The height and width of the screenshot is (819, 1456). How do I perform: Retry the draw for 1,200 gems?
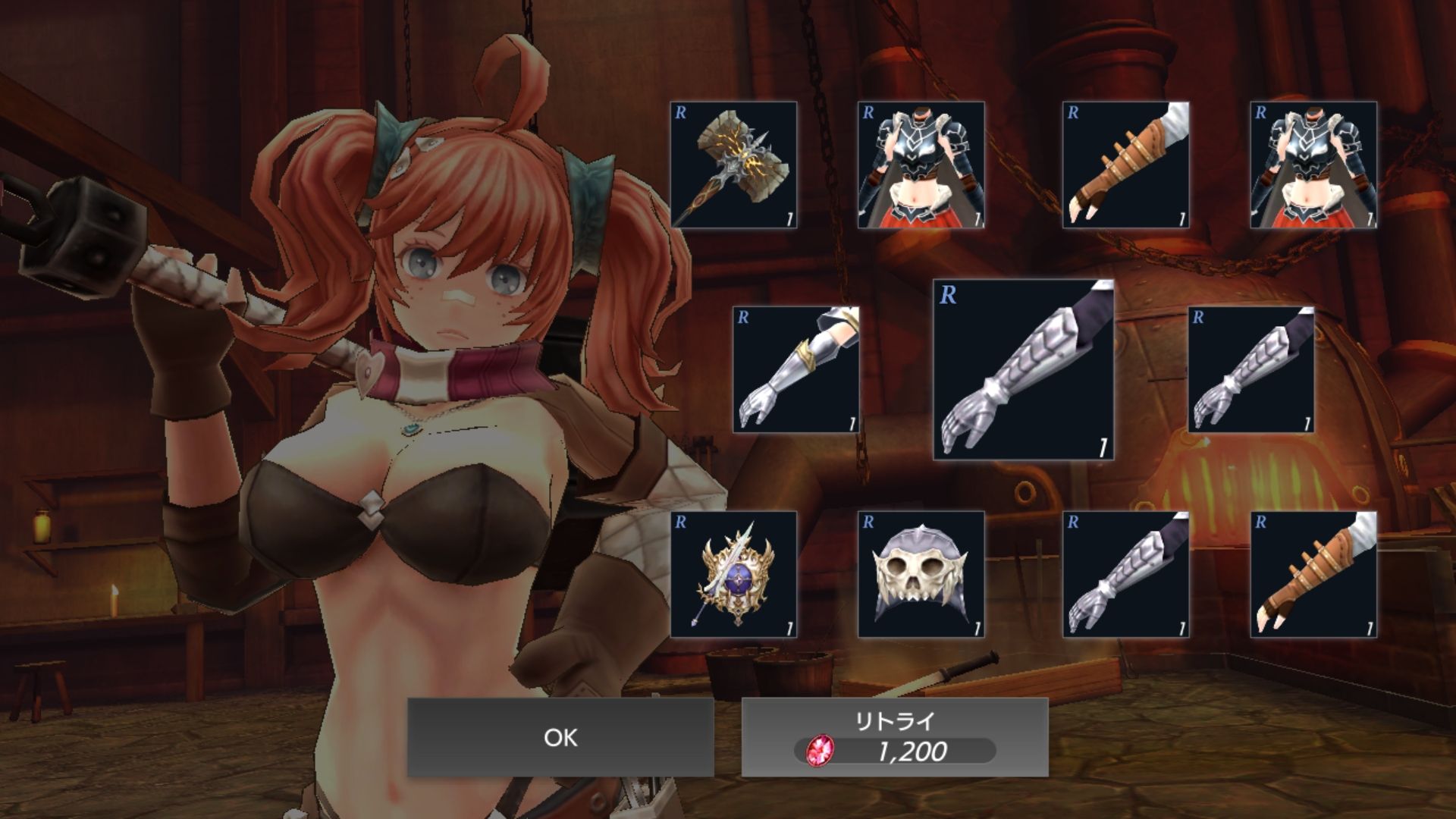[895, 737]
